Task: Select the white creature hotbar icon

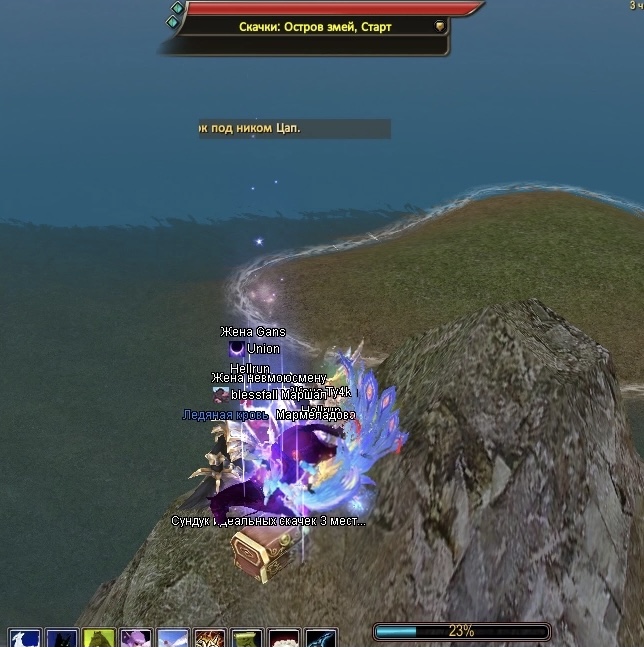Action: [25, 639]
